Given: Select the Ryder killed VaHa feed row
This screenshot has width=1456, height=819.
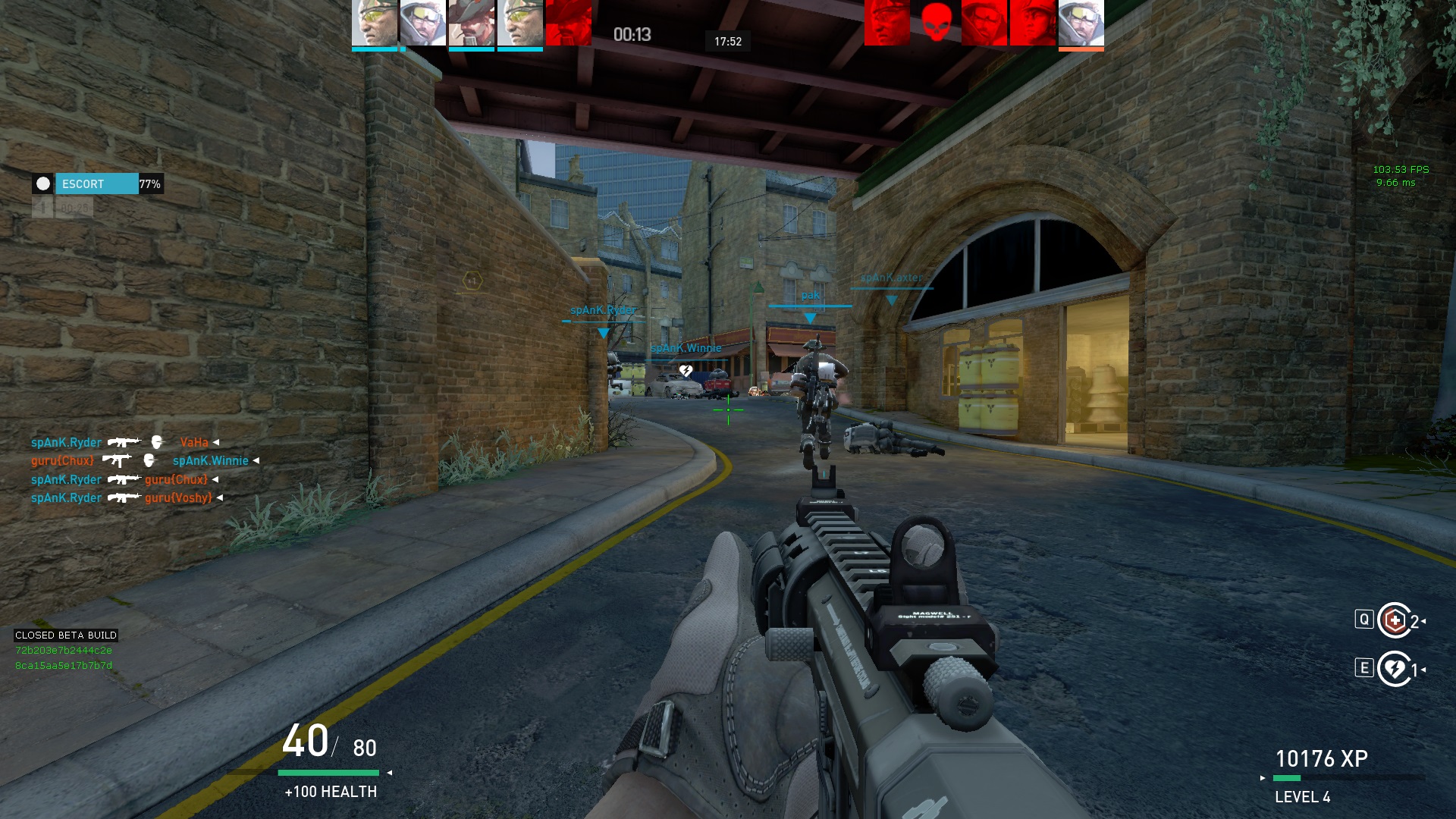Looking at the screenshot, I should [x=124, y=442].
